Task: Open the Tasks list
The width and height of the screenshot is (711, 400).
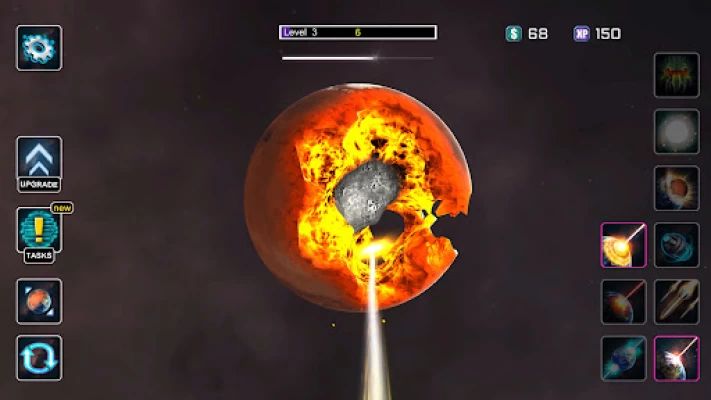Action: pos(39,232)
